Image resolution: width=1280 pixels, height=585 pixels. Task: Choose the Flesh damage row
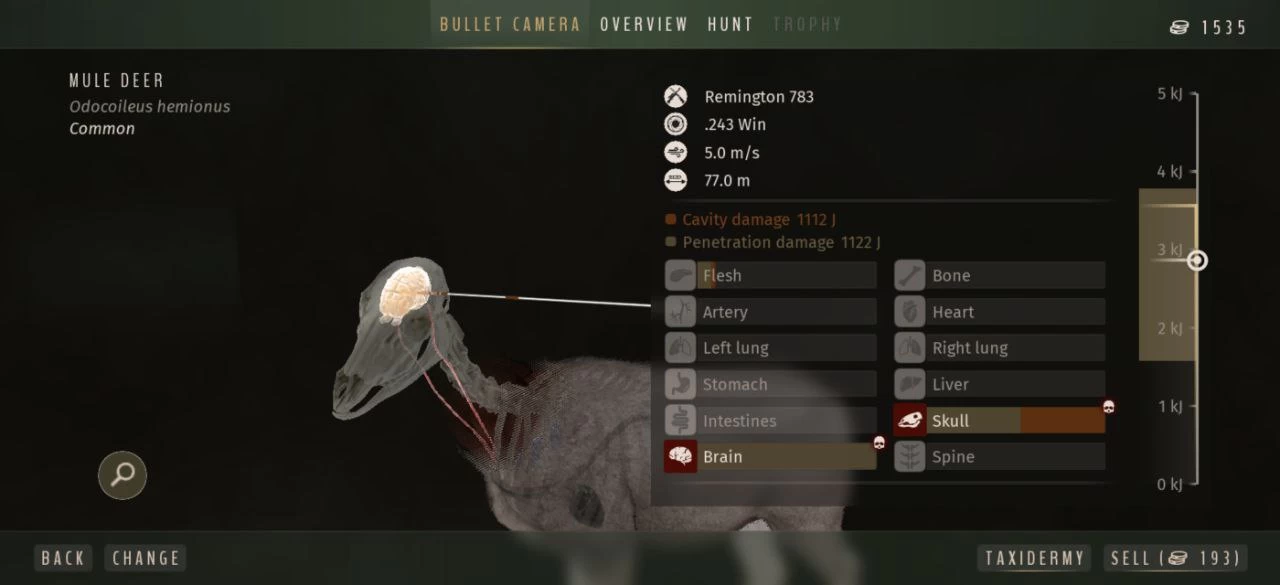pos(770,276)
